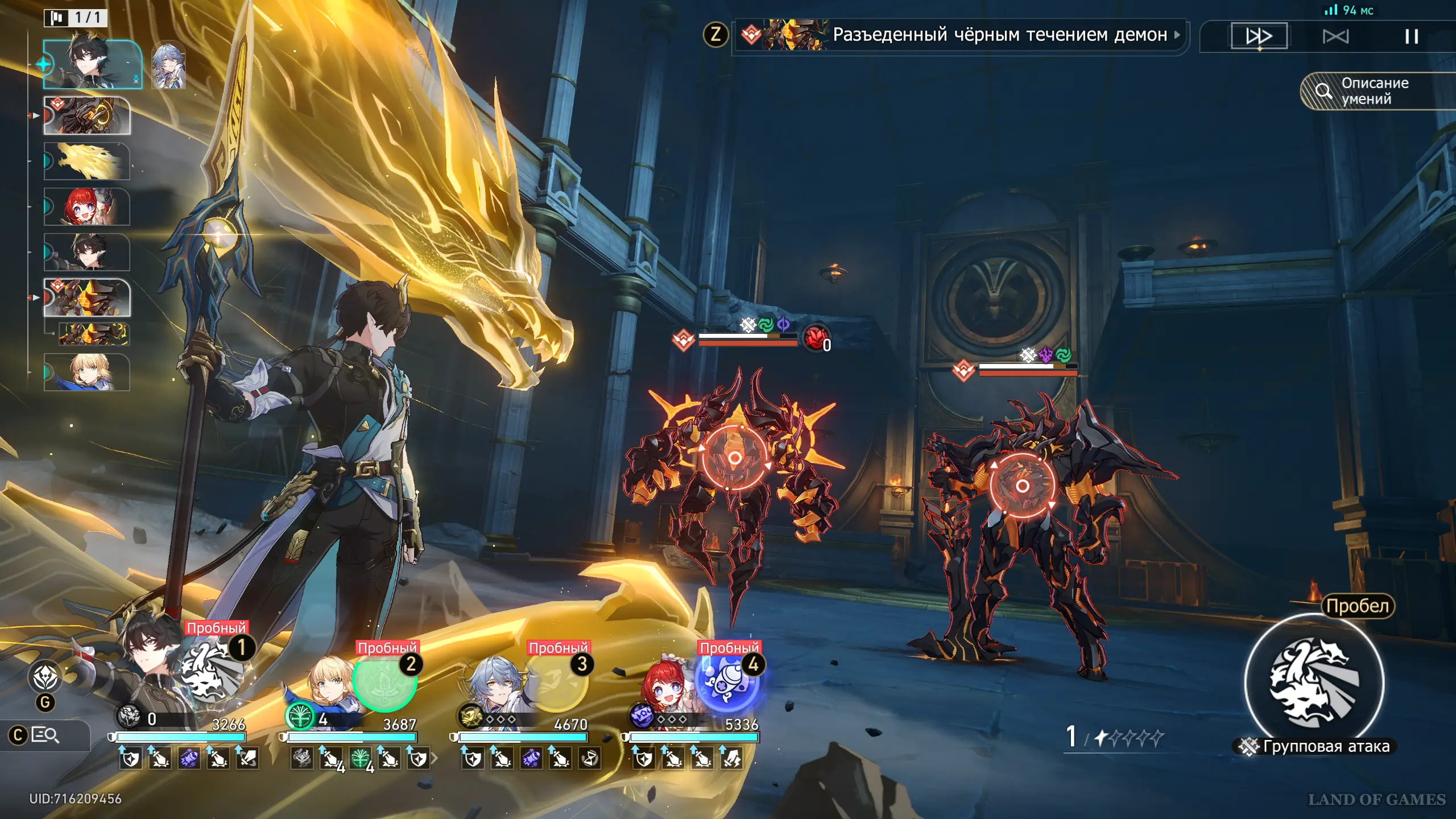This screenshot has width=1456, height=819.
Task: Target the right demon's red reticle
Action: tap(1022, 486)
